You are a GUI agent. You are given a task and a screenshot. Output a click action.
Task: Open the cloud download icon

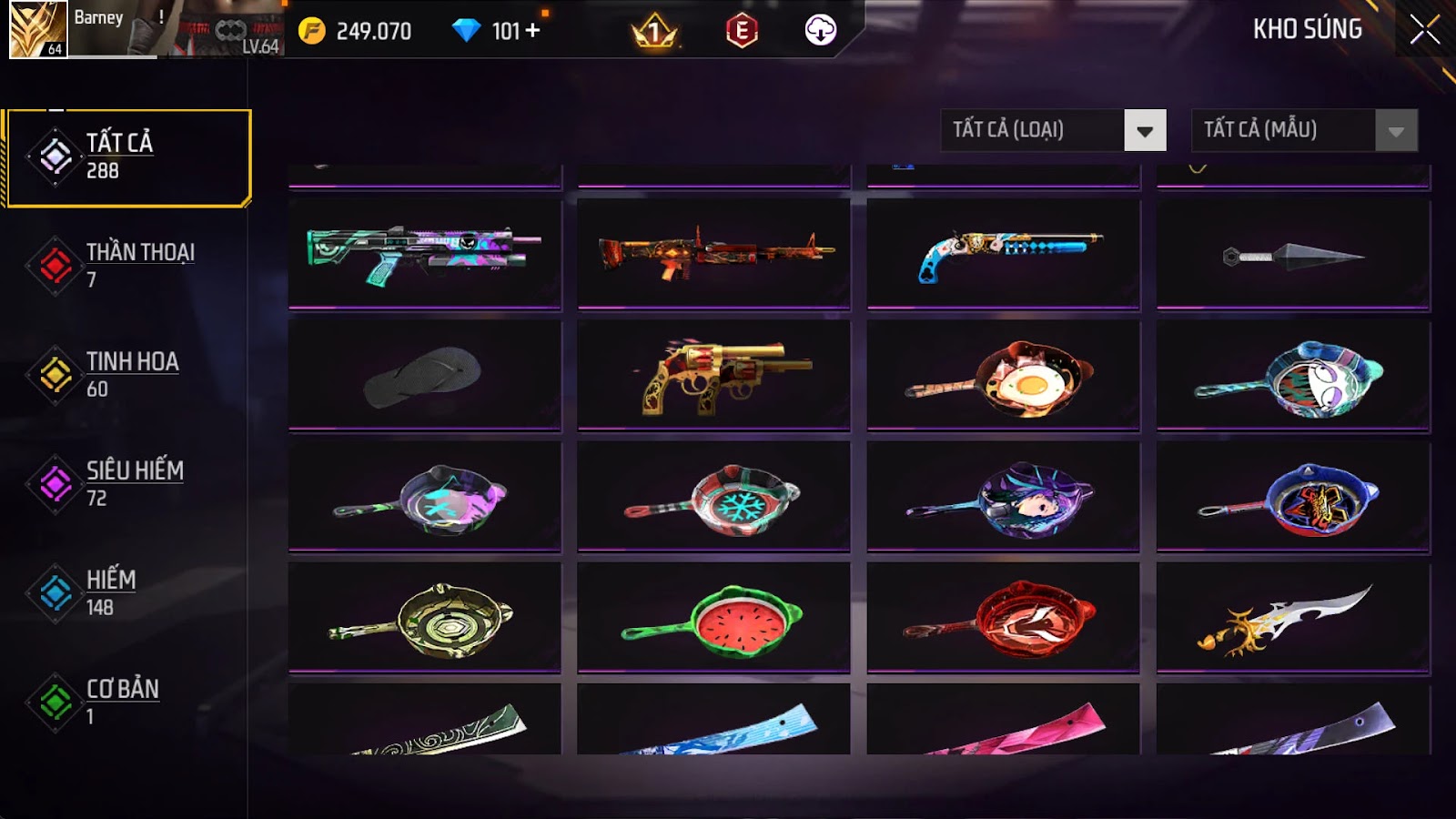click(820, 31)
